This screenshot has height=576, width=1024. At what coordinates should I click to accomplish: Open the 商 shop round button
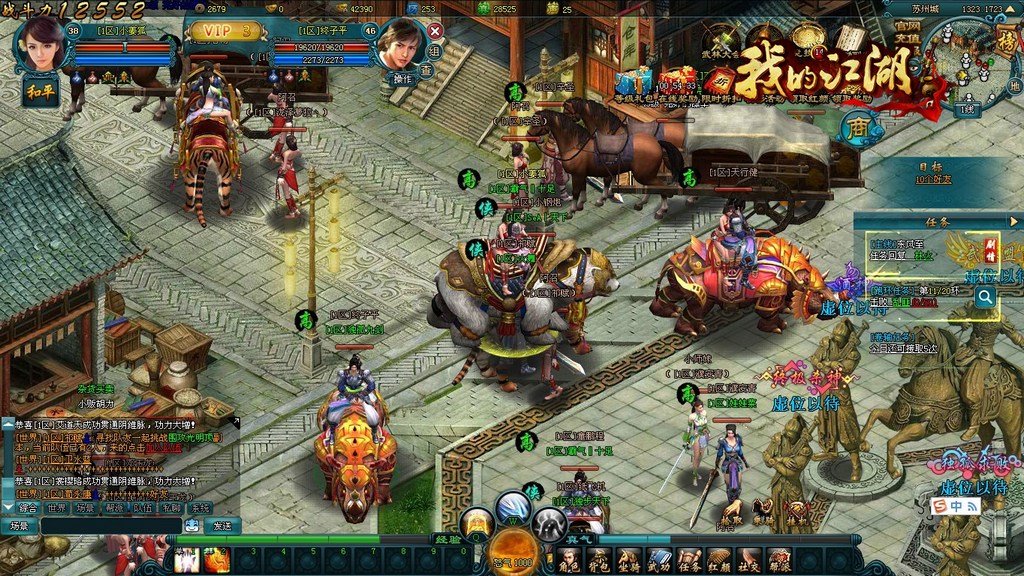[x=857, y=127]
